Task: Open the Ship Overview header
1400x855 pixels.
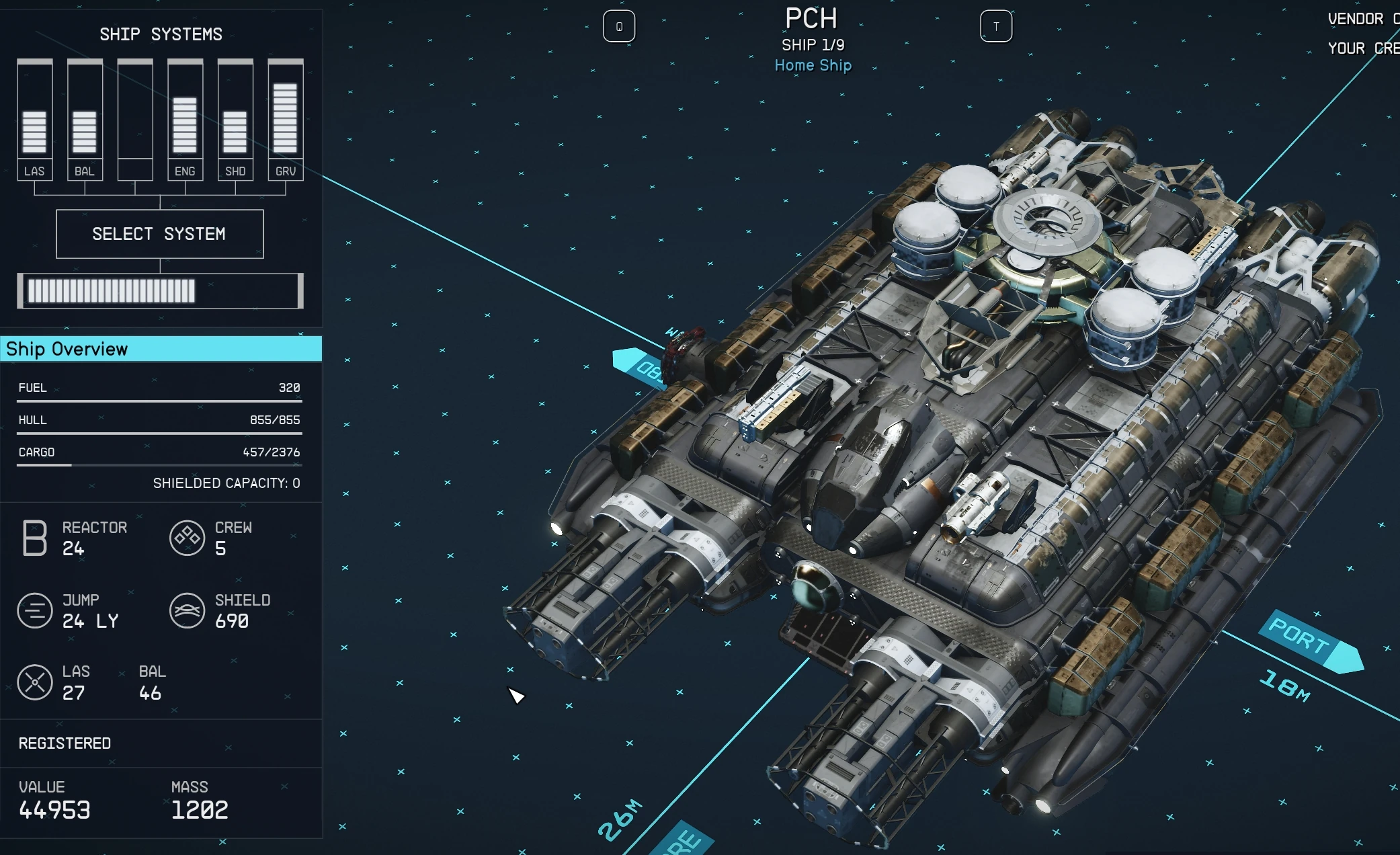Action: click(x=161, y=349)
